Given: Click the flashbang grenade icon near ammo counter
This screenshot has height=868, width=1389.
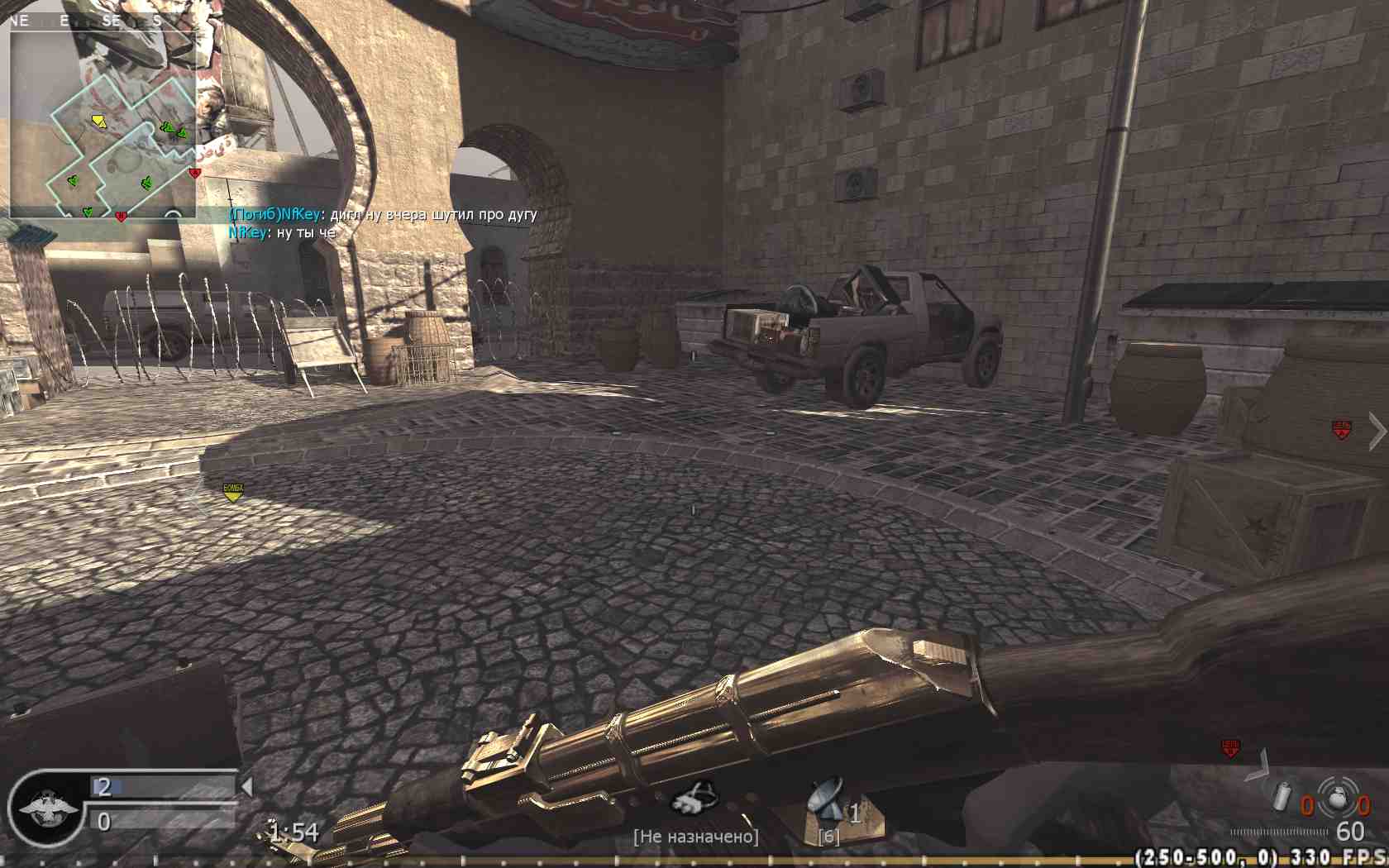Looking at the screenshot, I should pos(1282,797).
